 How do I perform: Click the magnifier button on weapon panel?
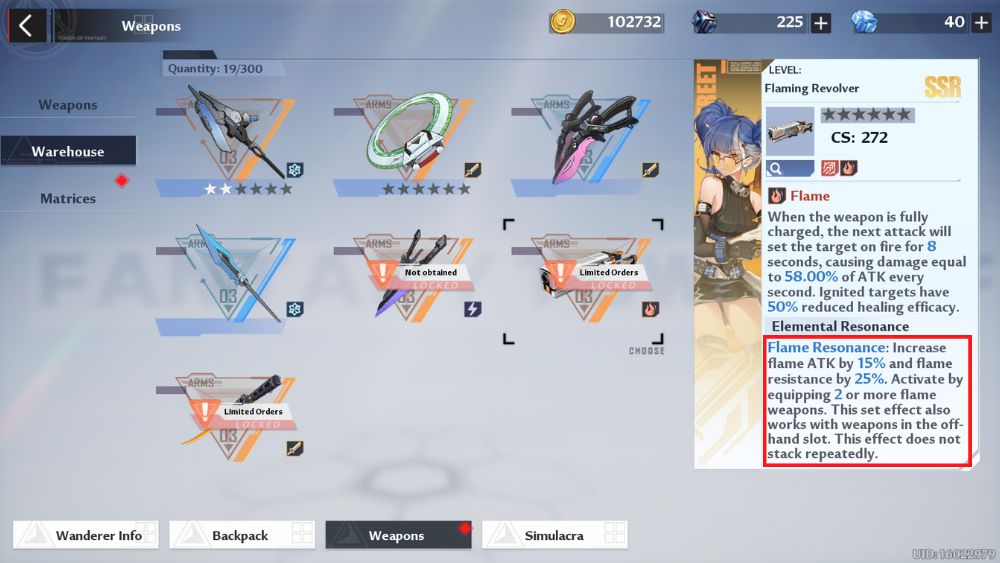pos(789,167)
